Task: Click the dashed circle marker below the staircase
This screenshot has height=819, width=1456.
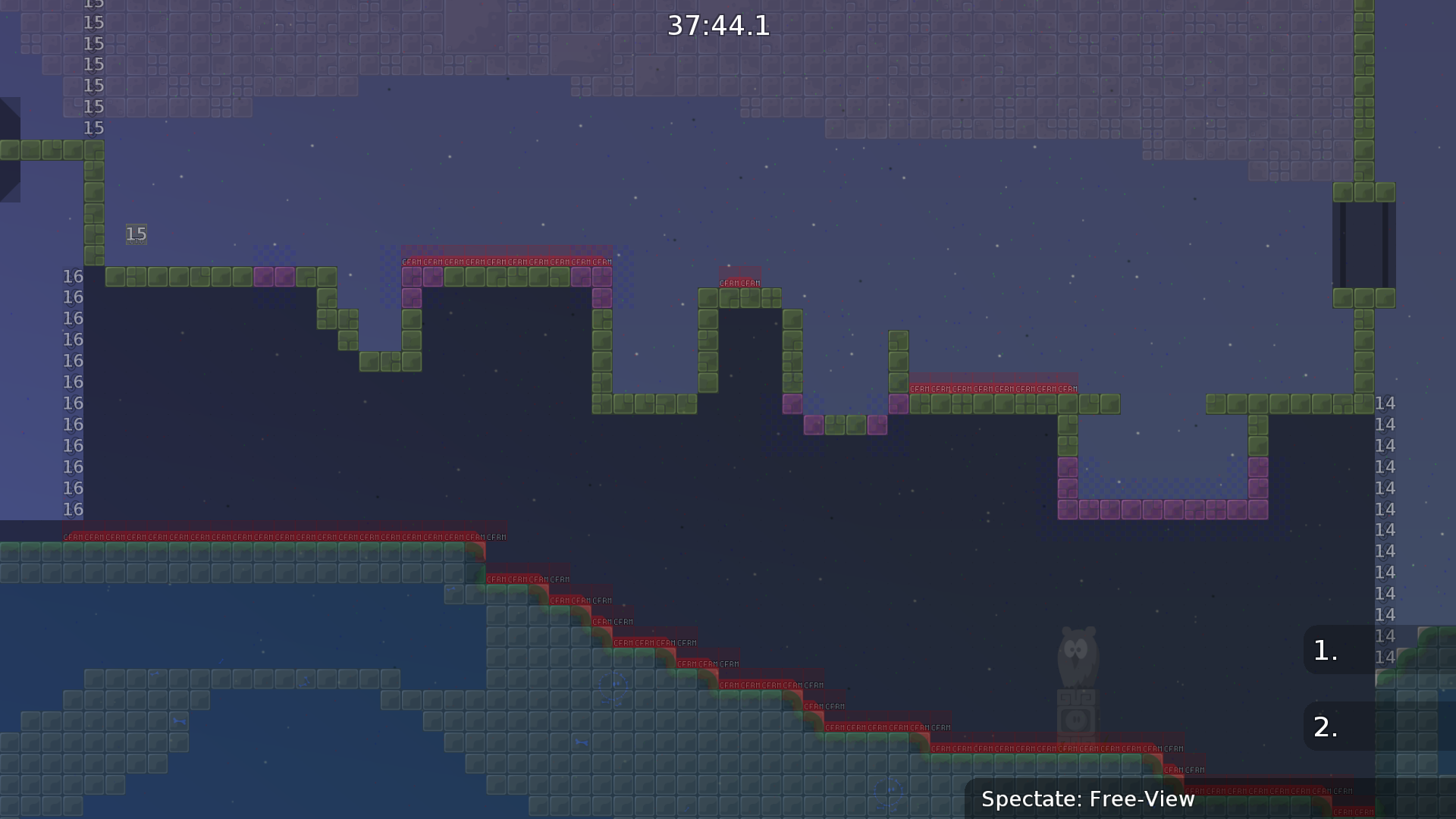Action: tap(614, 684)
